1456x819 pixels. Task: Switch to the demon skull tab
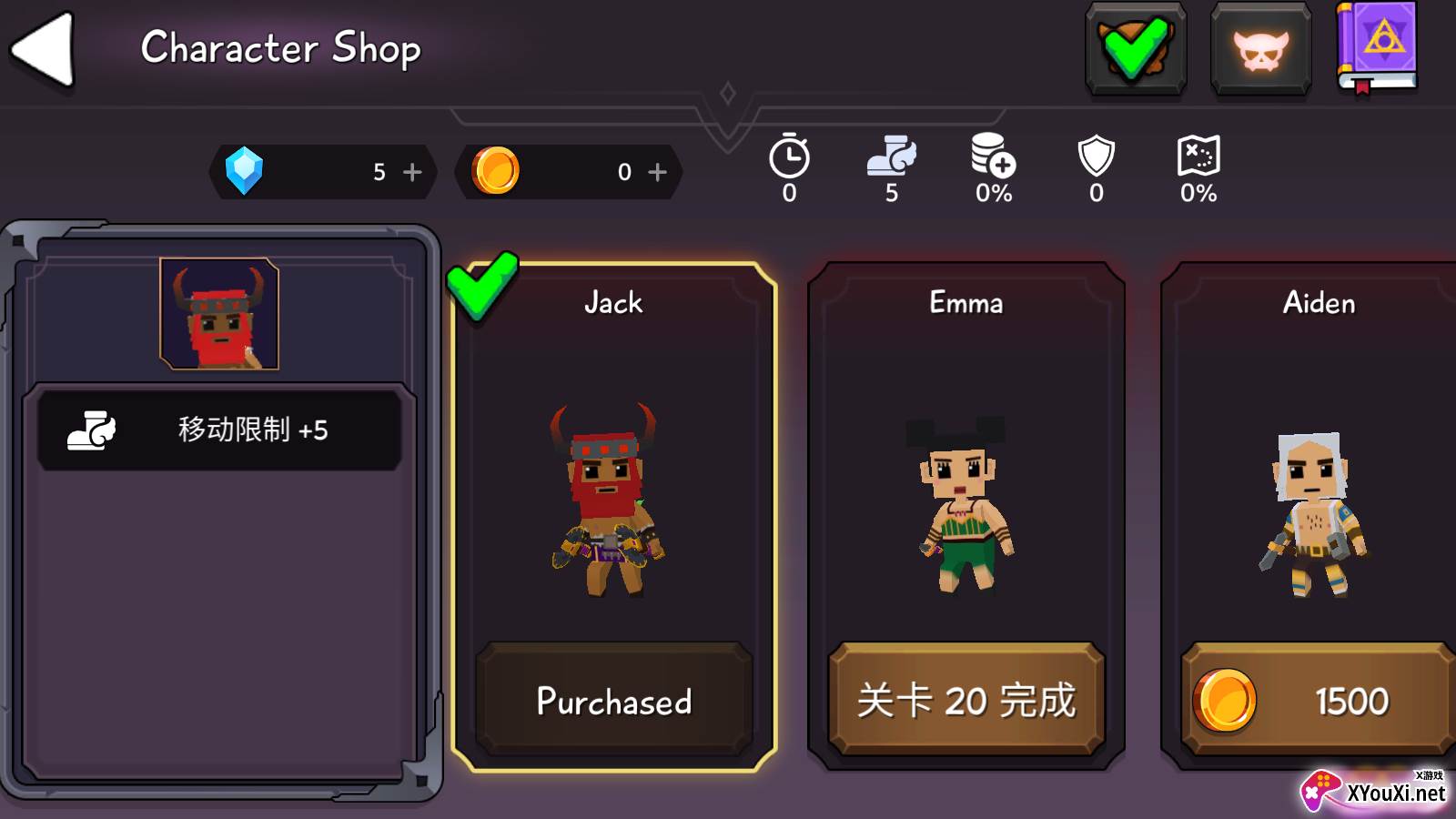(x=1260, y=48)
